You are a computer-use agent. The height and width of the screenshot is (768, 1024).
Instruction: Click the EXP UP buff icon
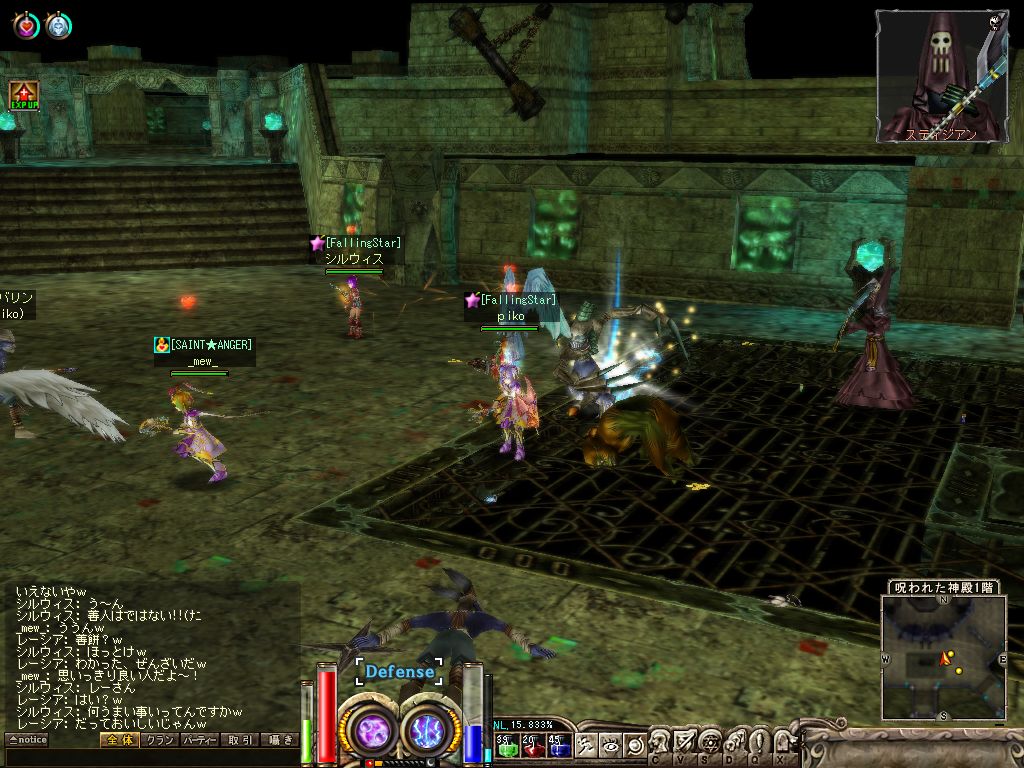pyautogui.click(x=23, y=96)
